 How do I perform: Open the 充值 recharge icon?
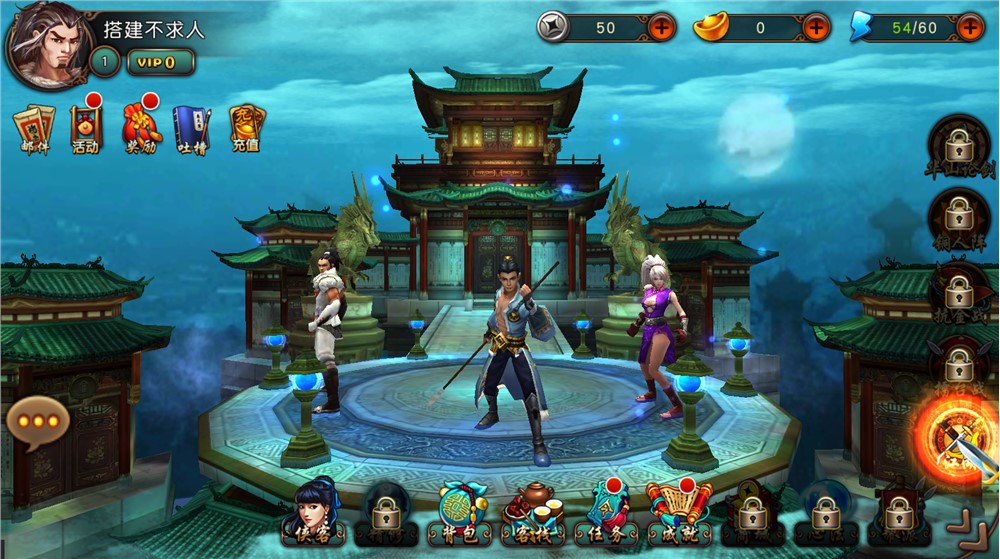click(x=246, y=128)
